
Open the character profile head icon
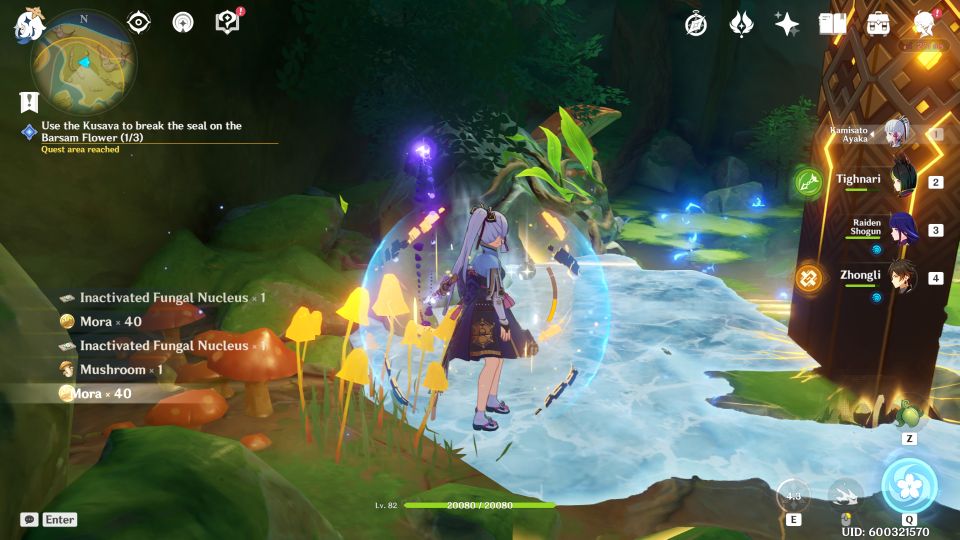coord(925,24)
